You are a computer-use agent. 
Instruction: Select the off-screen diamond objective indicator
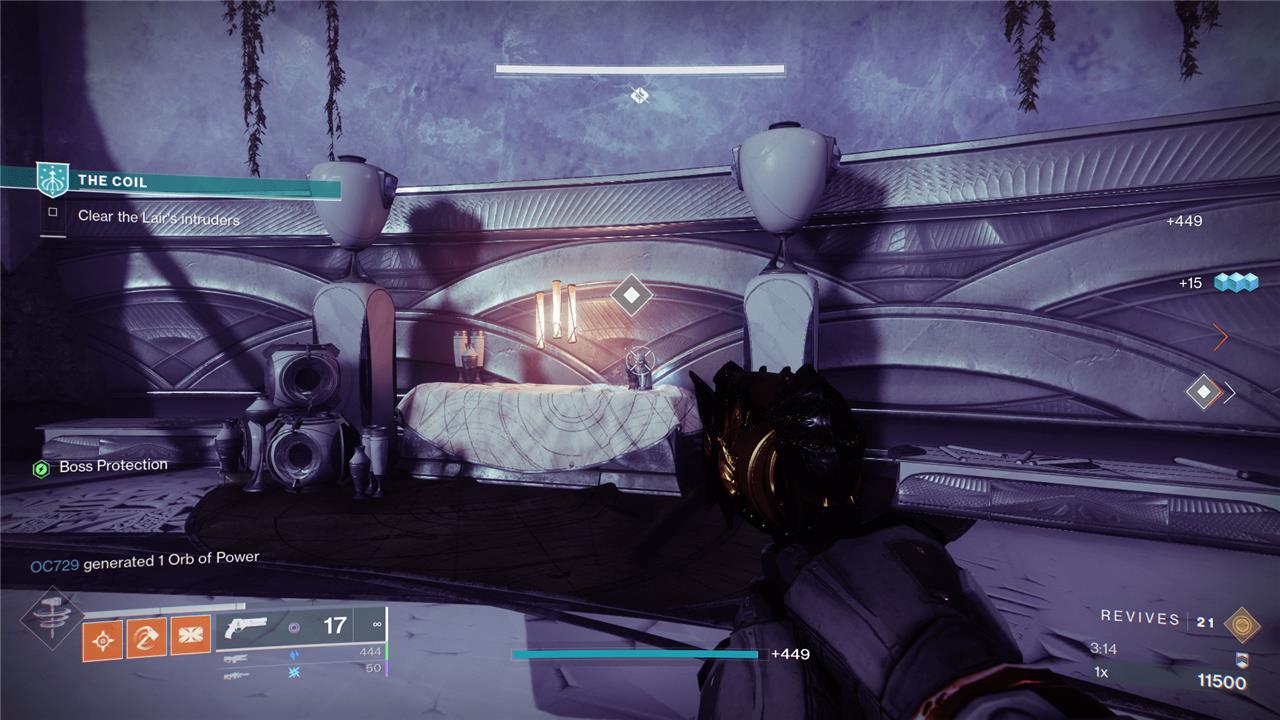pos(1204,391)
